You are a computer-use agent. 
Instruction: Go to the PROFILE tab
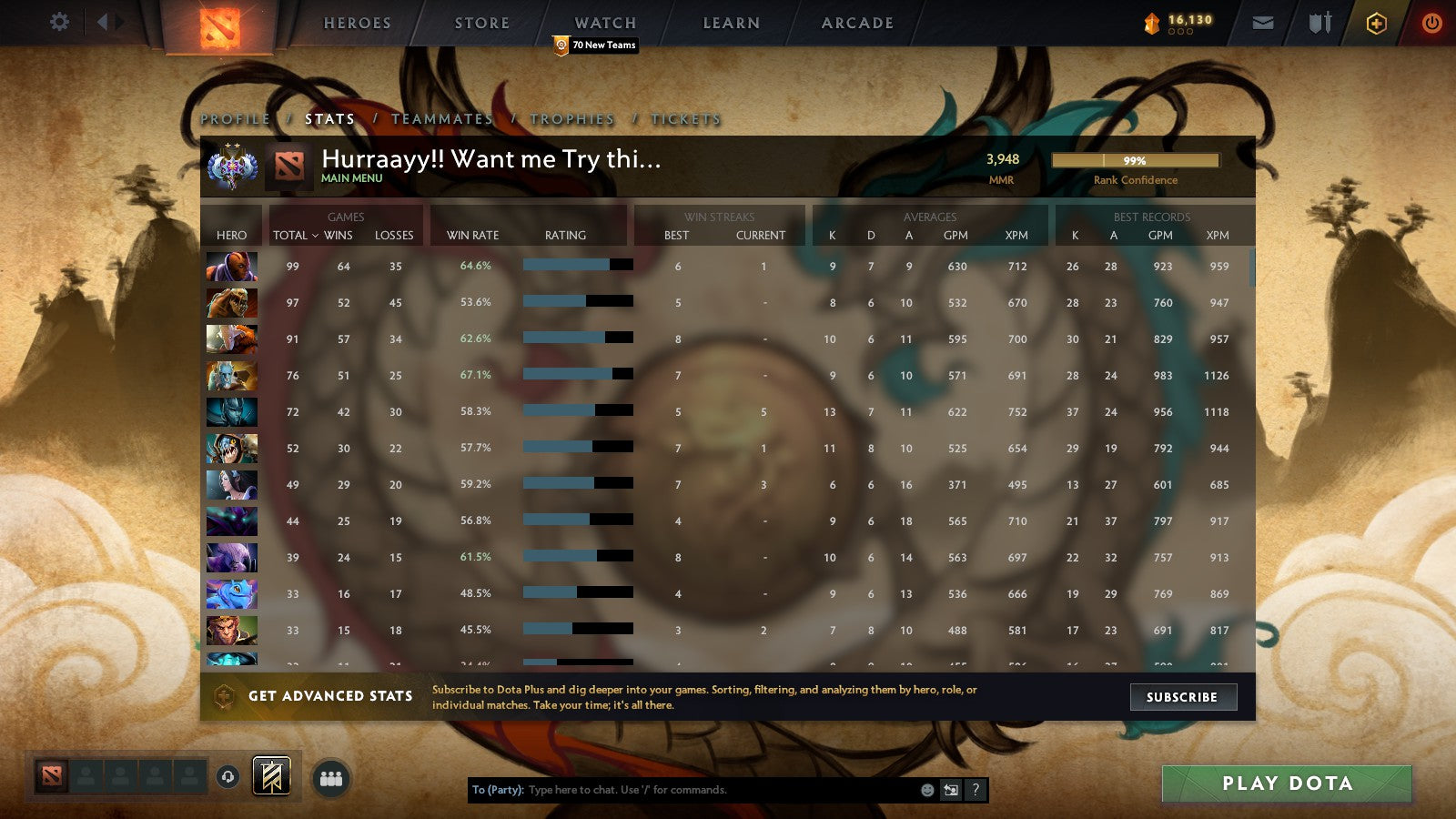point(234,118)
